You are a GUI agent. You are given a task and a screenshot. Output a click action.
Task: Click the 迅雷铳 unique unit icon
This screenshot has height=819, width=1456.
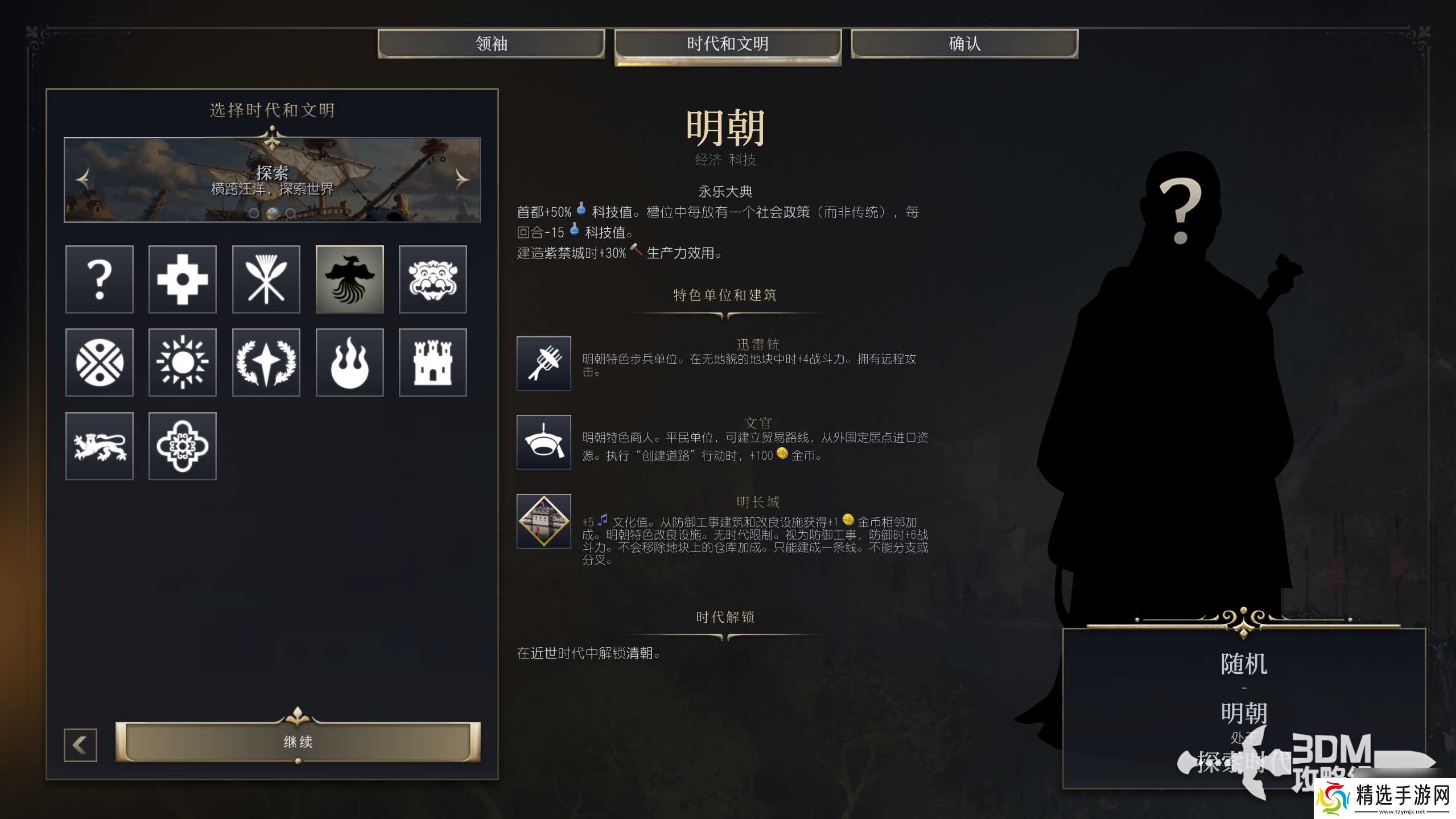(543, 364)
